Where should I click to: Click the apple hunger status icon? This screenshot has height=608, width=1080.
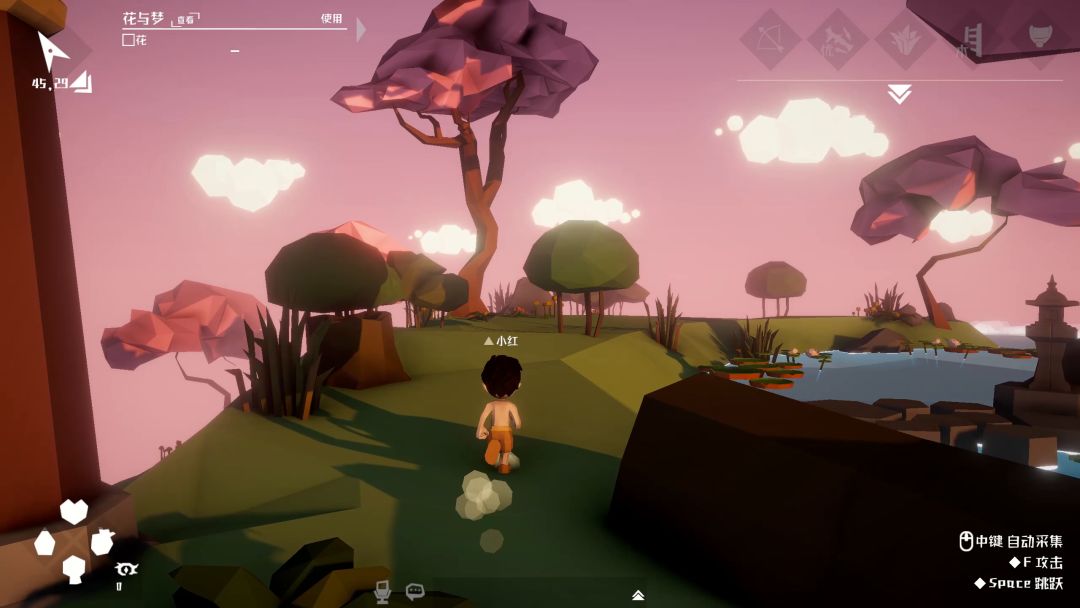click(102, 542)
